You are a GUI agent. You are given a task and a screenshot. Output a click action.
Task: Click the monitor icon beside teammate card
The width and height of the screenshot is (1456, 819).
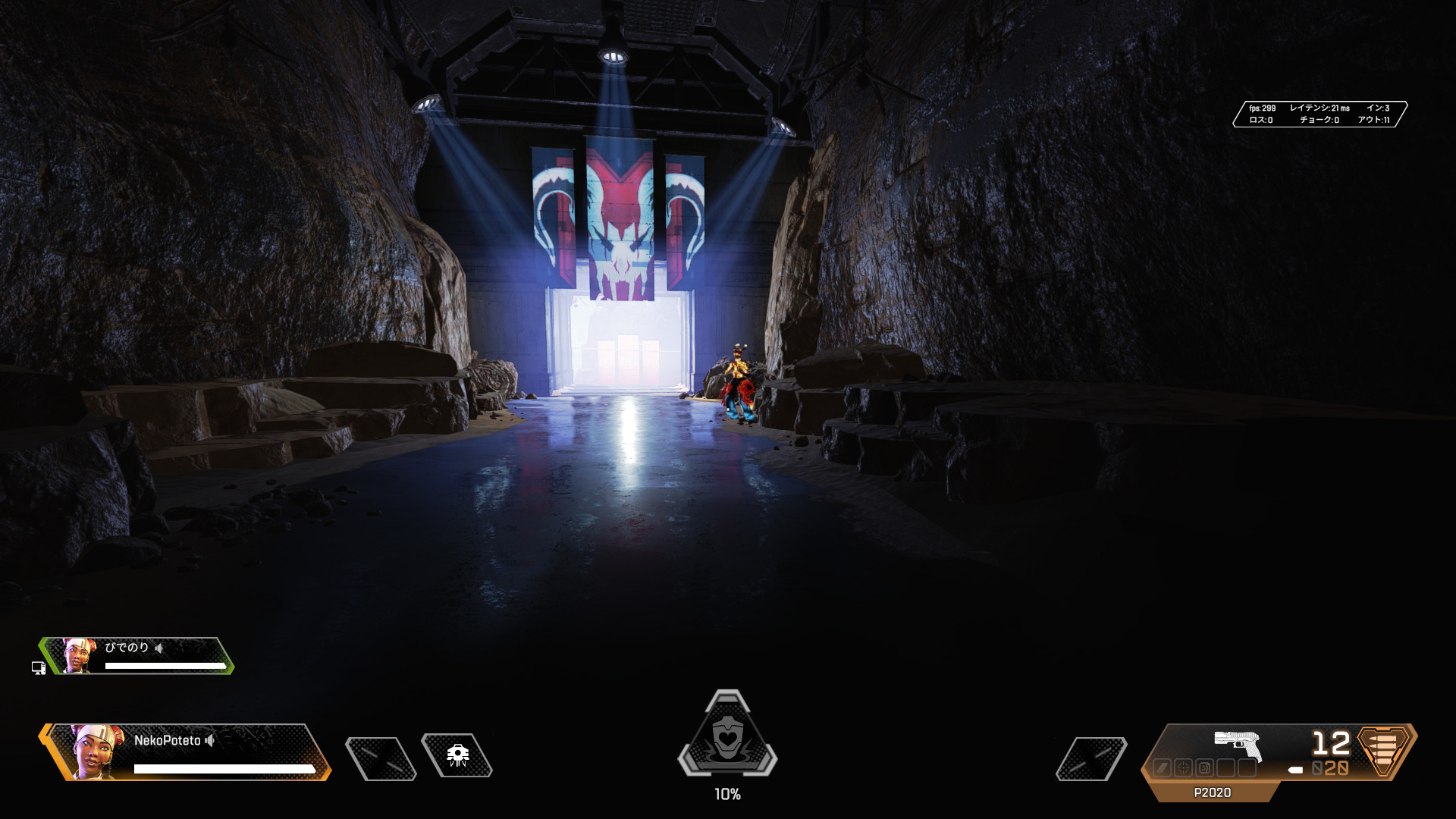tap(39, 668)
